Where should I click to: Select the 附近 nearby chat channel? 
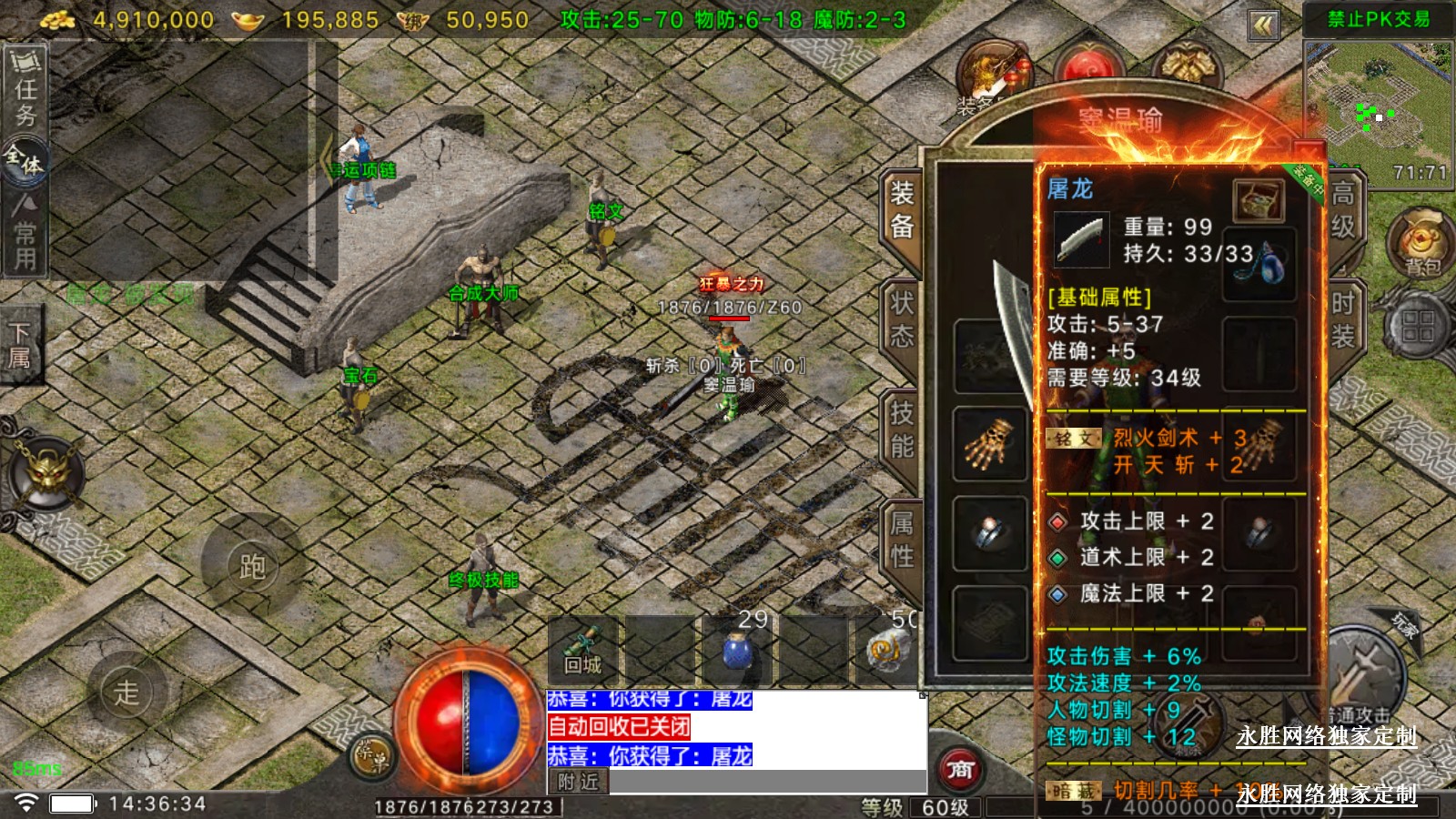click(x=578, y=782)
